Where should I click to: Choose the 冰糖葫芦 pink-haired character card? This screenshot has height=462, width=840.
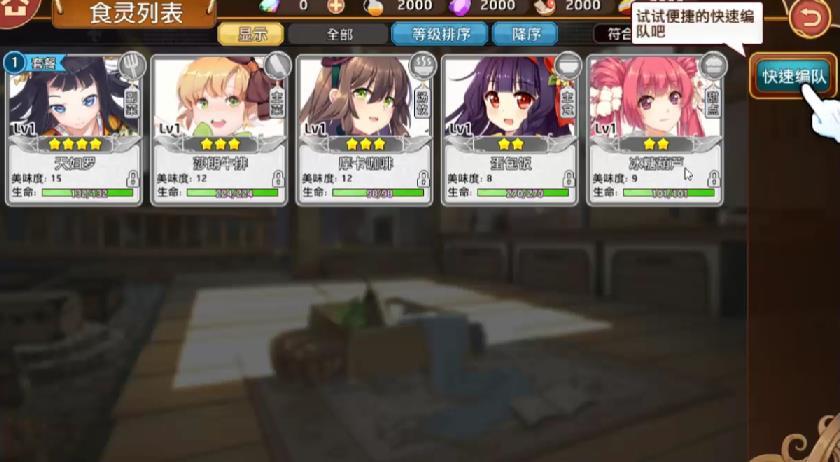(x=656, y=128)
